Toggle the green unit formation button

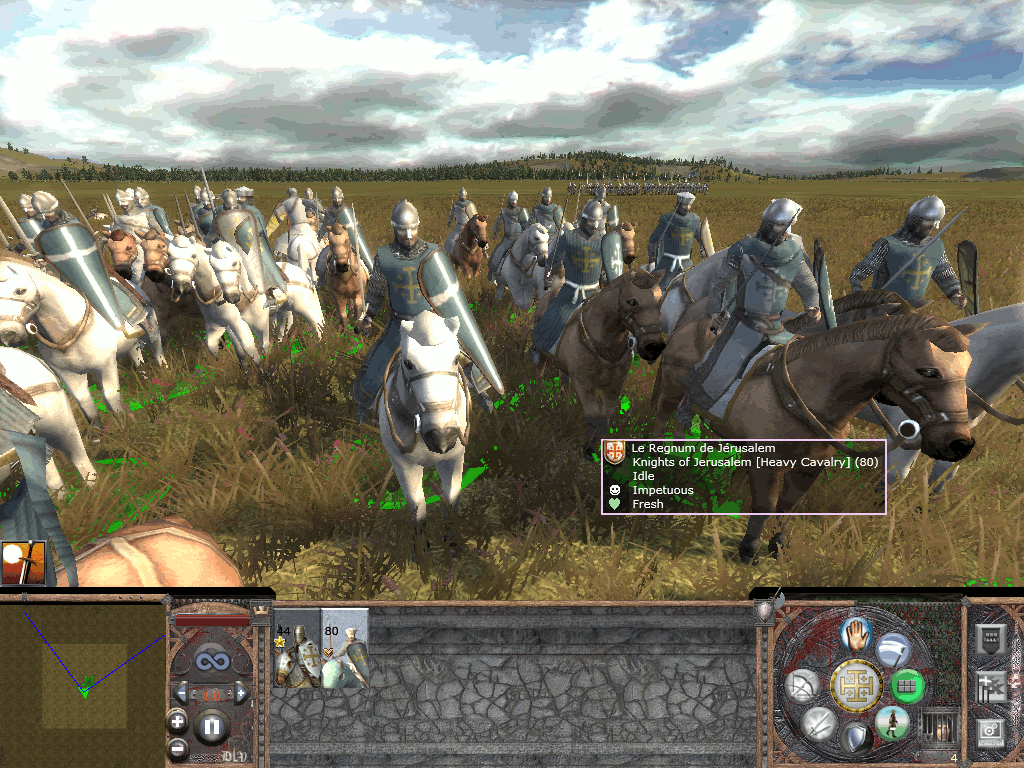(906, 685)
